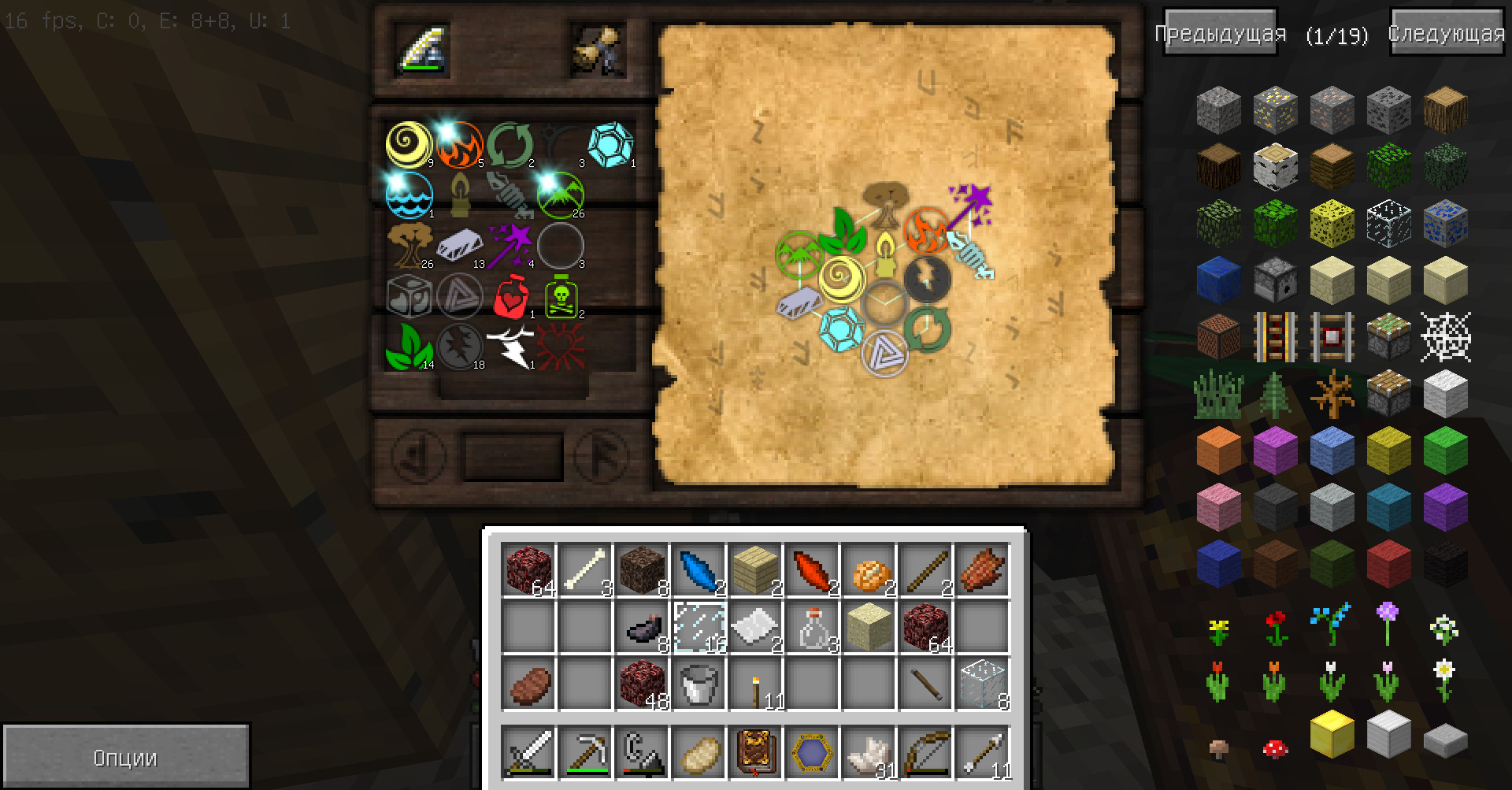Pick the cobweb from item list

1445,336
